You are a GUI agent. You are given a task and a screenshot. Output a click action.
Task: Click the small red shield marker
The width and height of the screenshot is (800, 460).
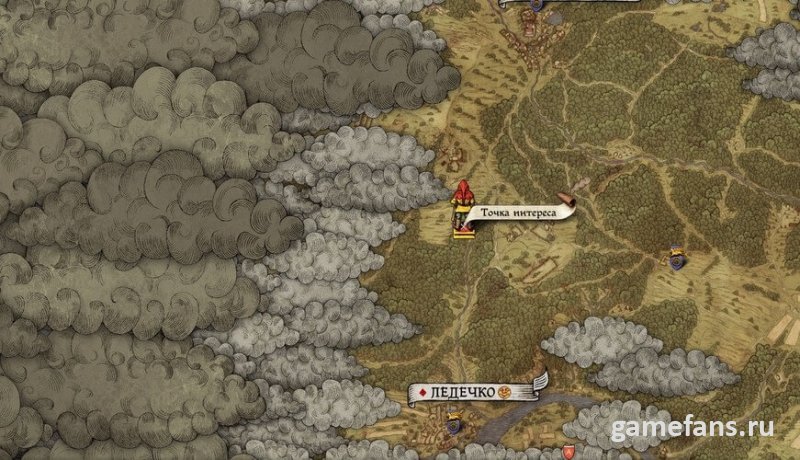click(571, 452)
